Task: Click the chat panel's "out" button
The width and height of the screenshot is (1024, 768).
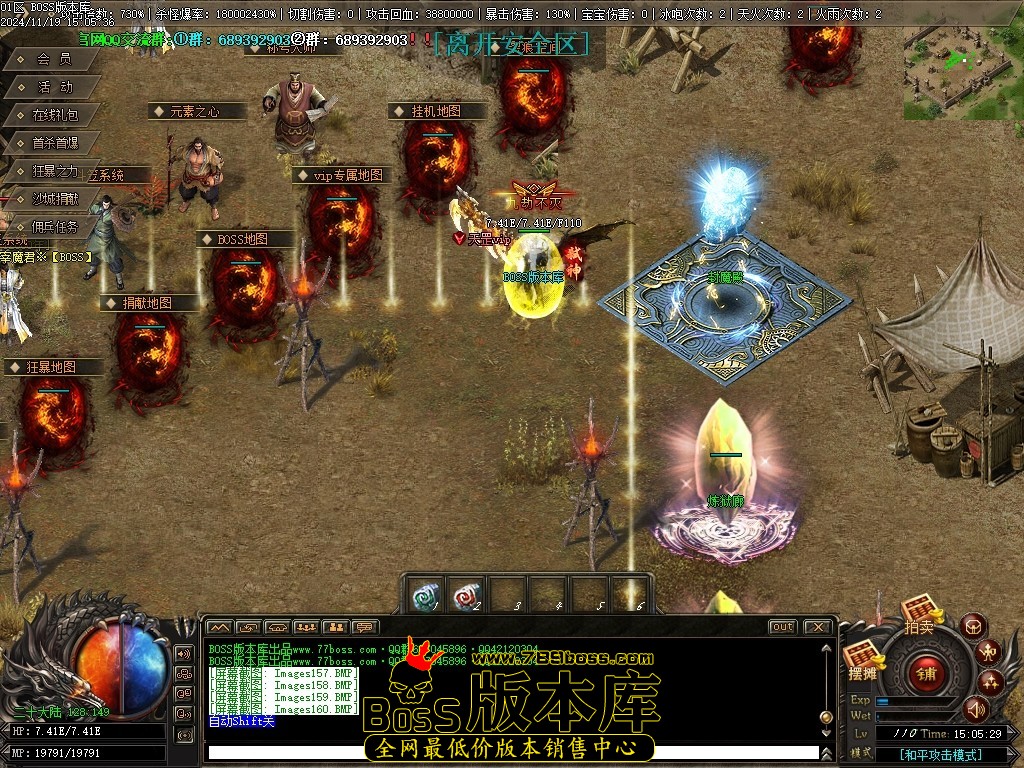Action: (x=782, y=627)
